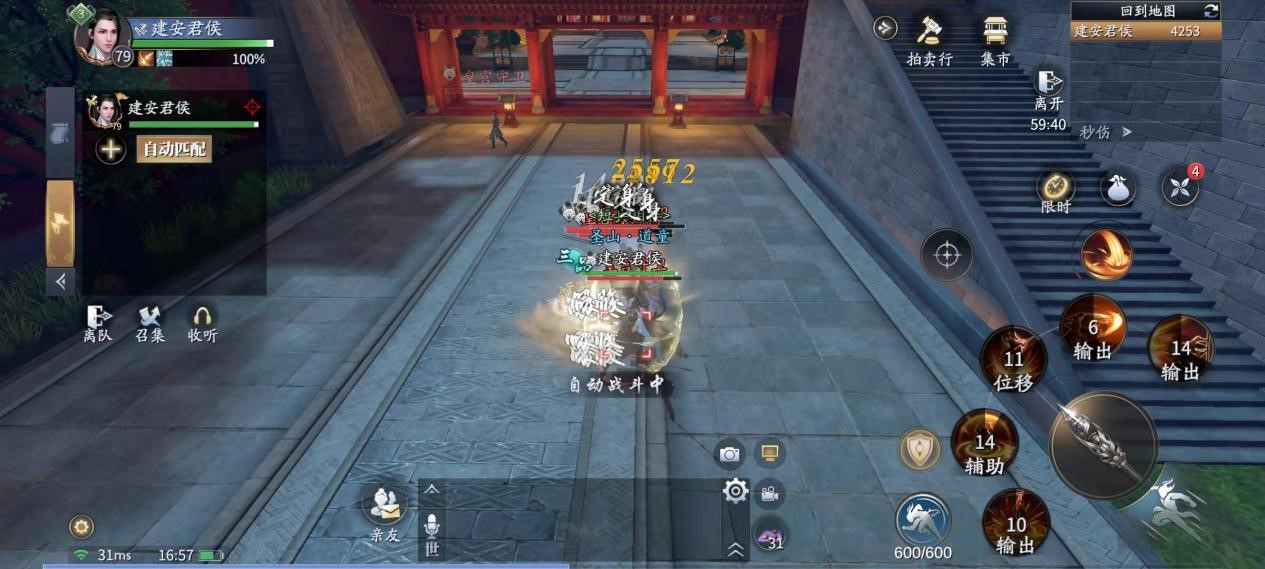Tap the target lock crosshair button
Viewport: 1265px width, 569px height.
click(946, 254)
